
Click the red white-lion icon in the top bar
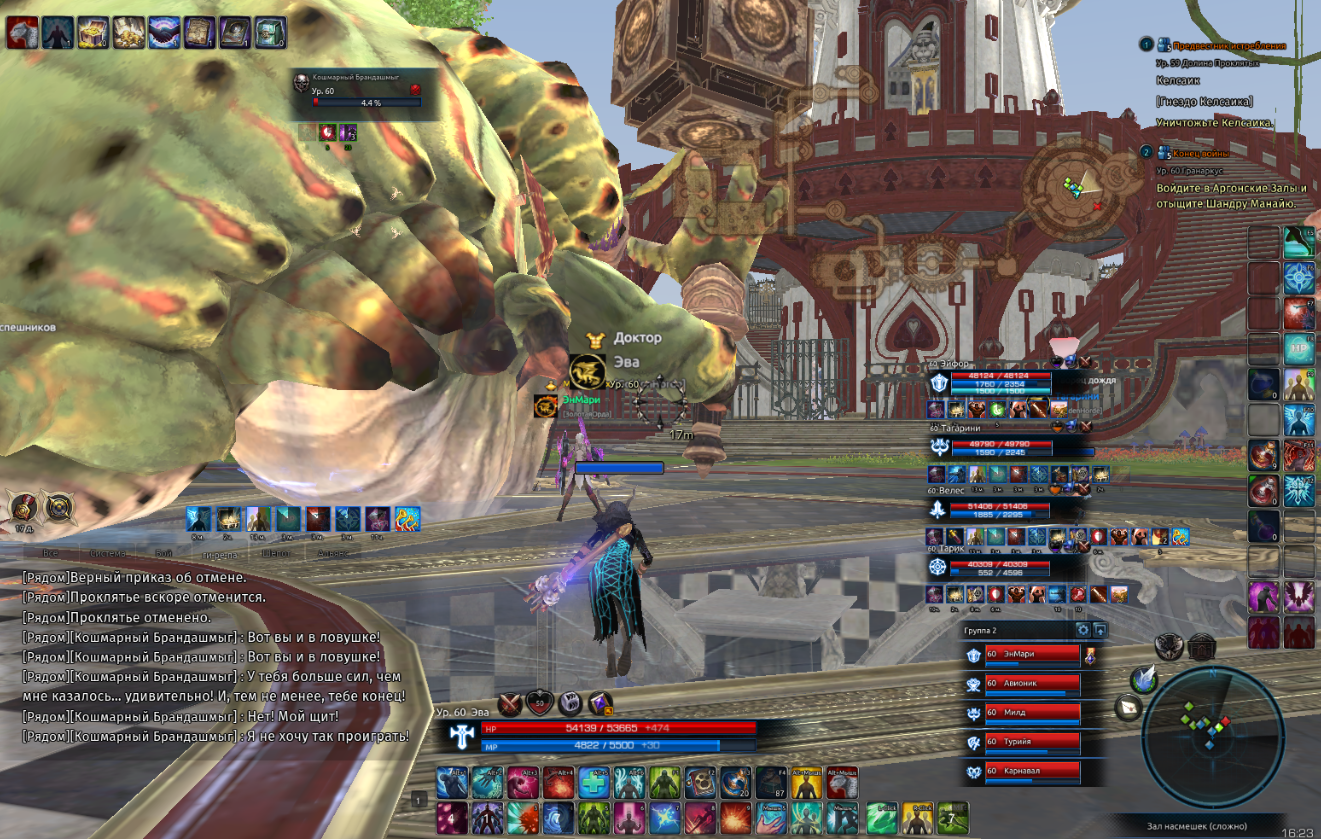(x=21, y=33)
